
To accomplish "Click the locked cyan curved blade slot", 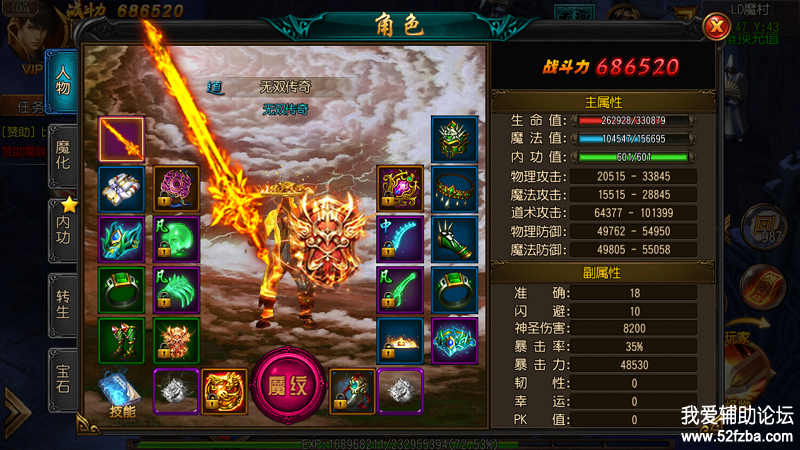I will [x=399, y=240].
